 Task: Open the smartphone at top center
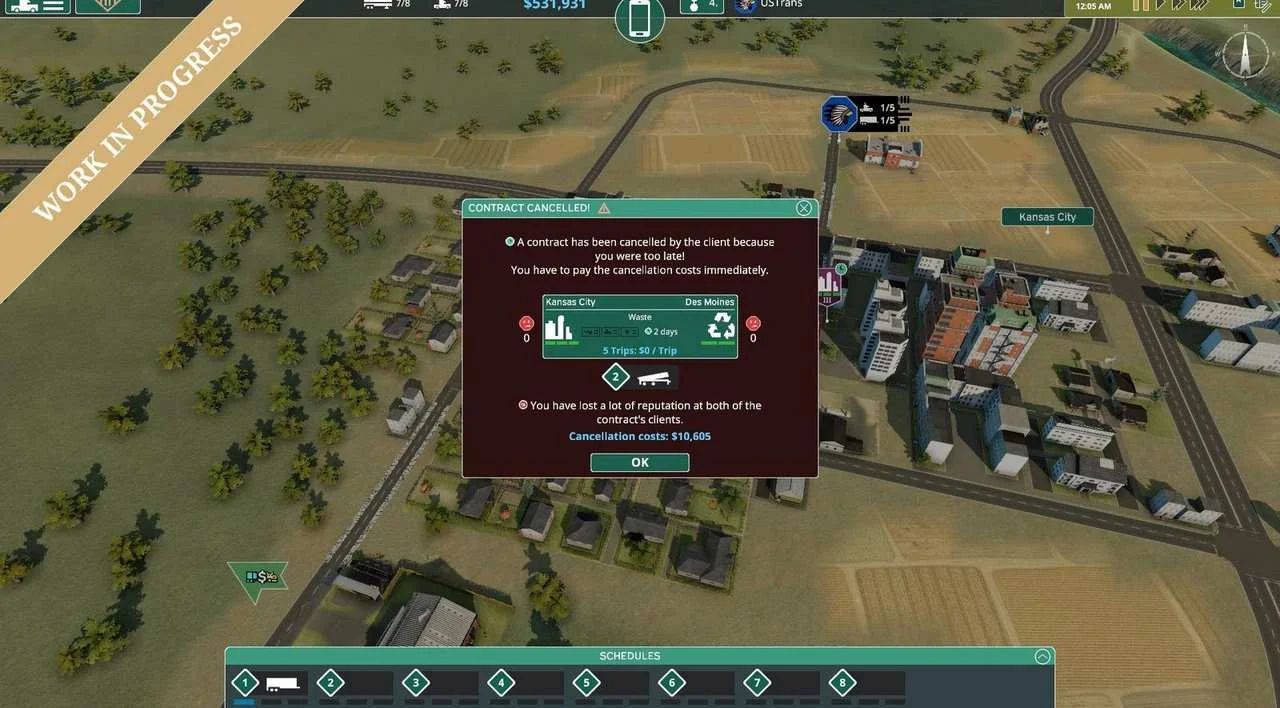[640, 19]
